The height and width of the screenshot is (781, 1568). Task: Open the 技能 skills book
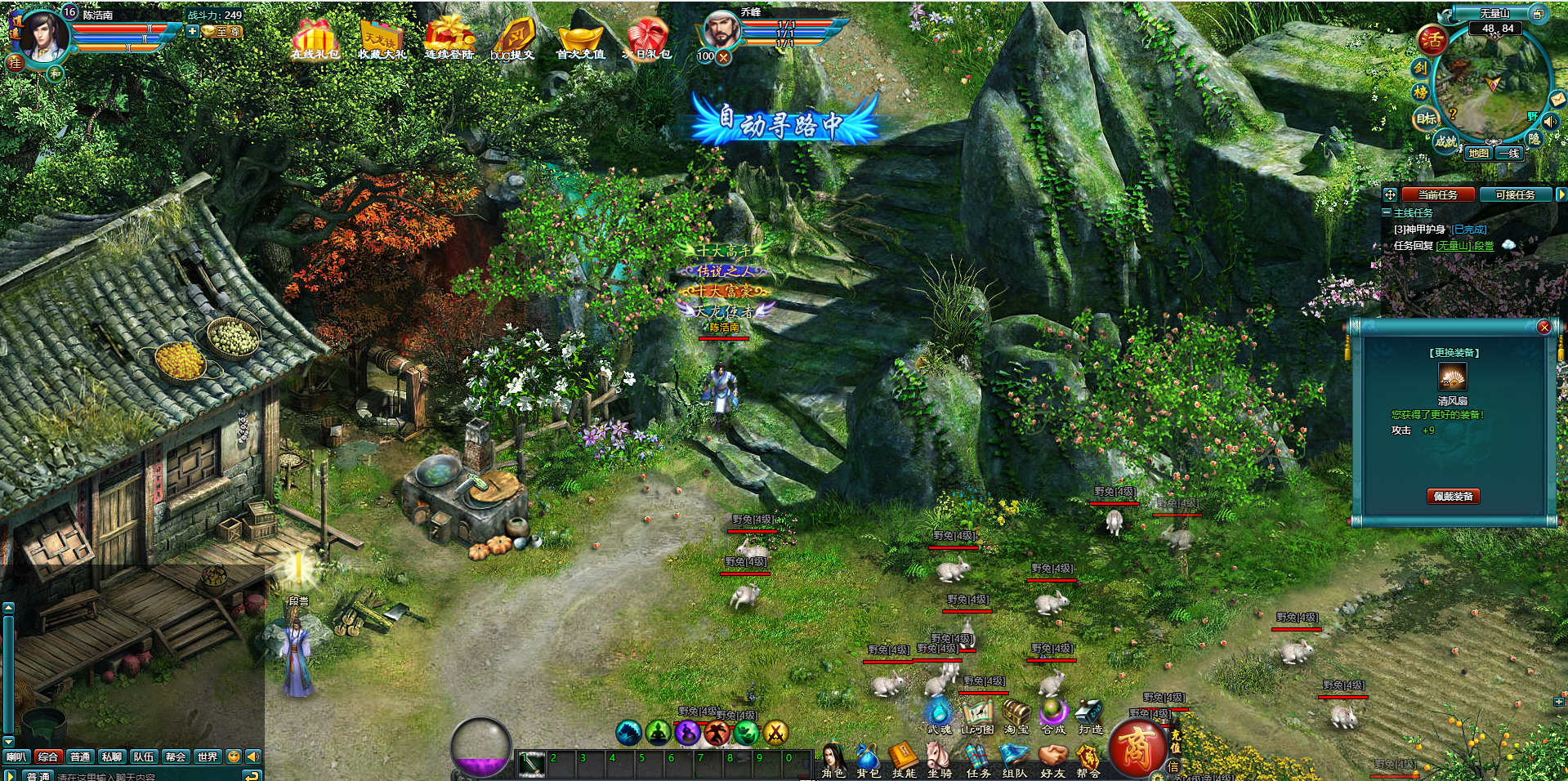904,761
